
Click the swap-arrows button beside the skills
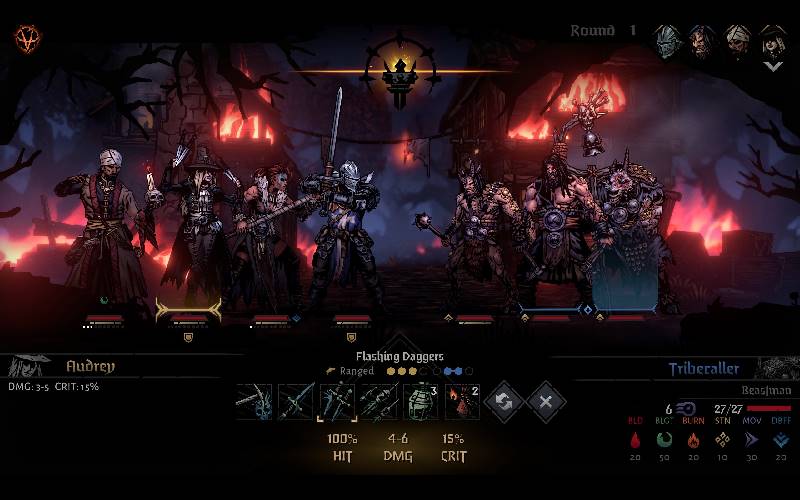(505, 402)
